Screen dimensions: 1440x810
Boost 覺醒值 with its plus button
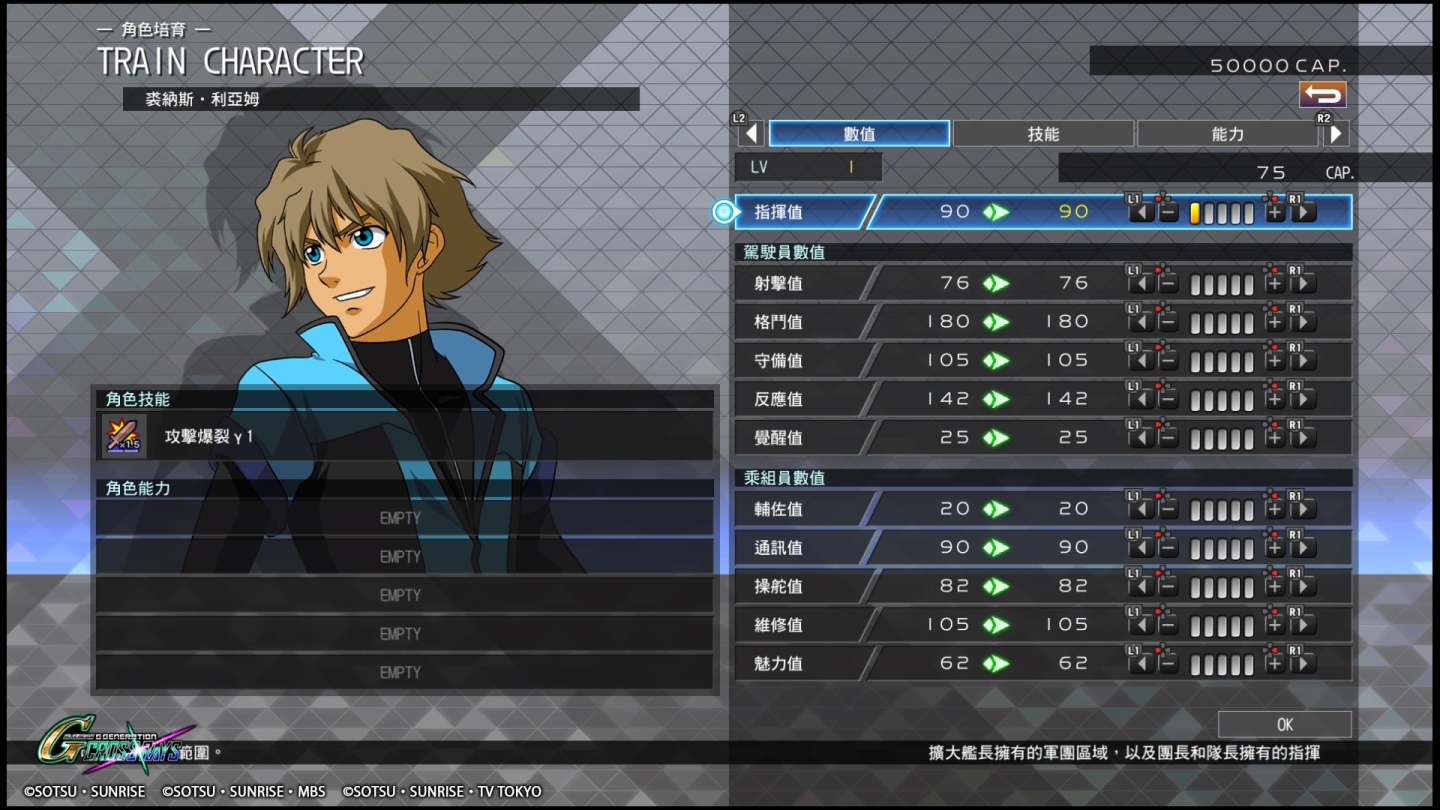pos(1274,438)
